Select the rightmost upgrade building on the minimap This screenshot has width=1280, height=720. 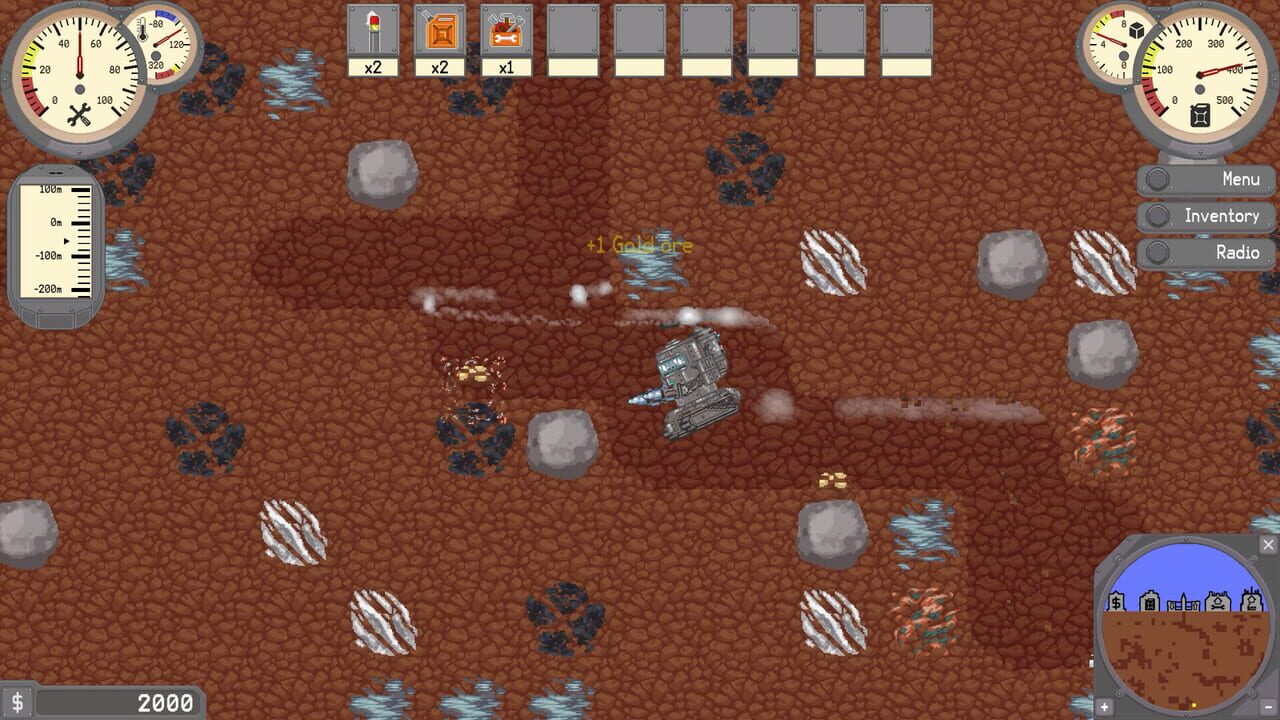1251,601
